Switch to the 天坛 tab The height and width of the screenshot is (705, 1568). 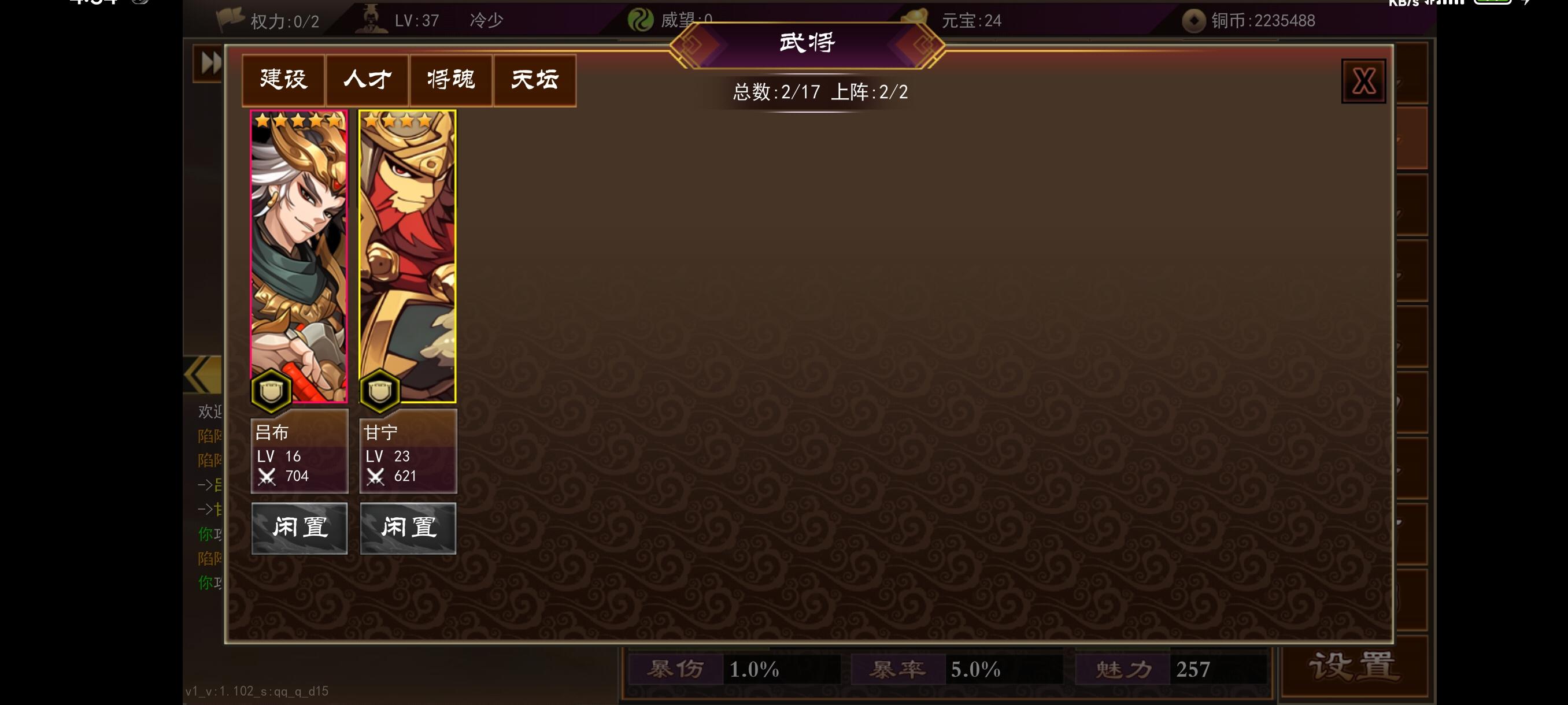coord(534,80)
